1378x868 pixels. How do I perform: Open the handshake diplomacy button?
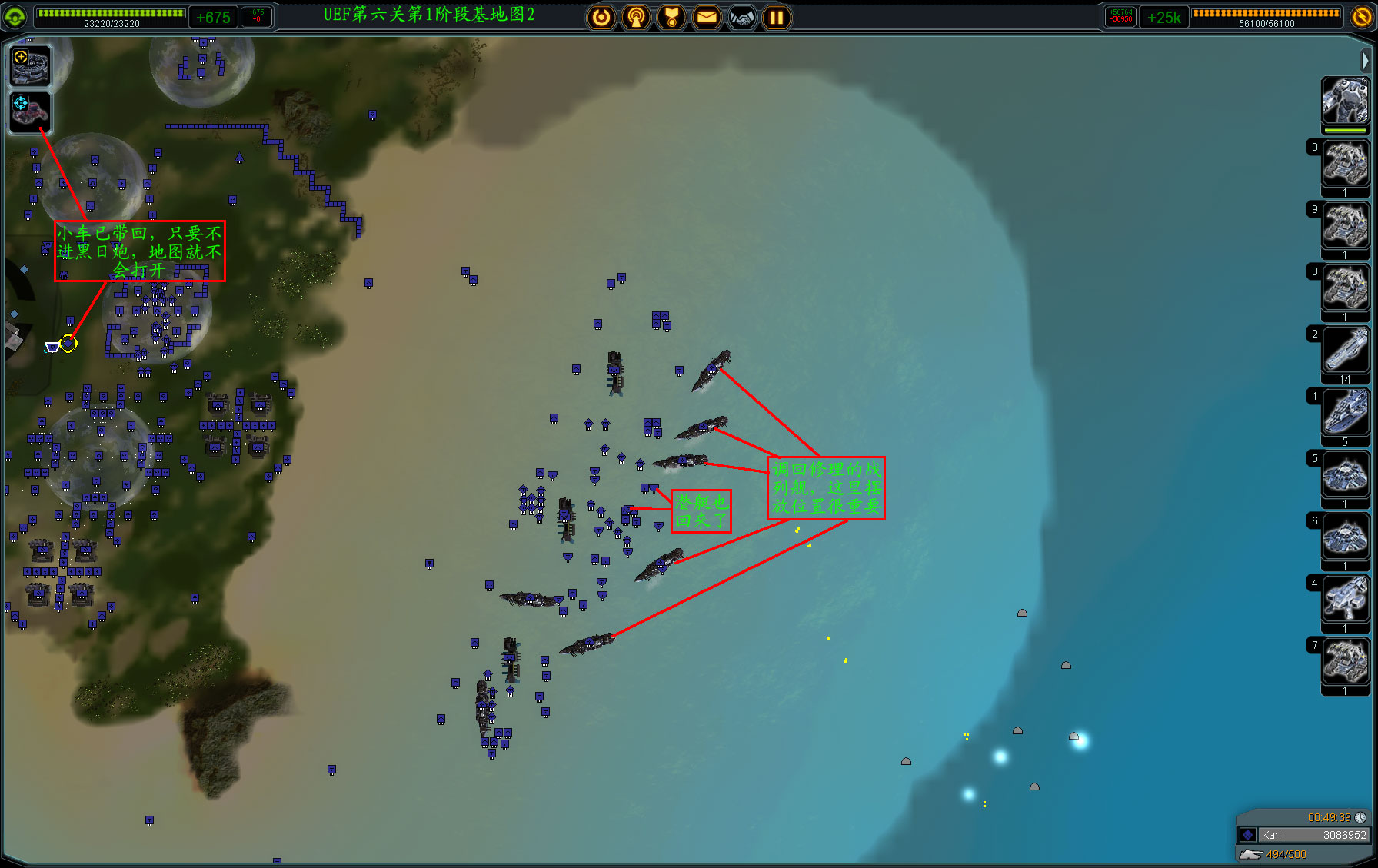pos(742,18)
